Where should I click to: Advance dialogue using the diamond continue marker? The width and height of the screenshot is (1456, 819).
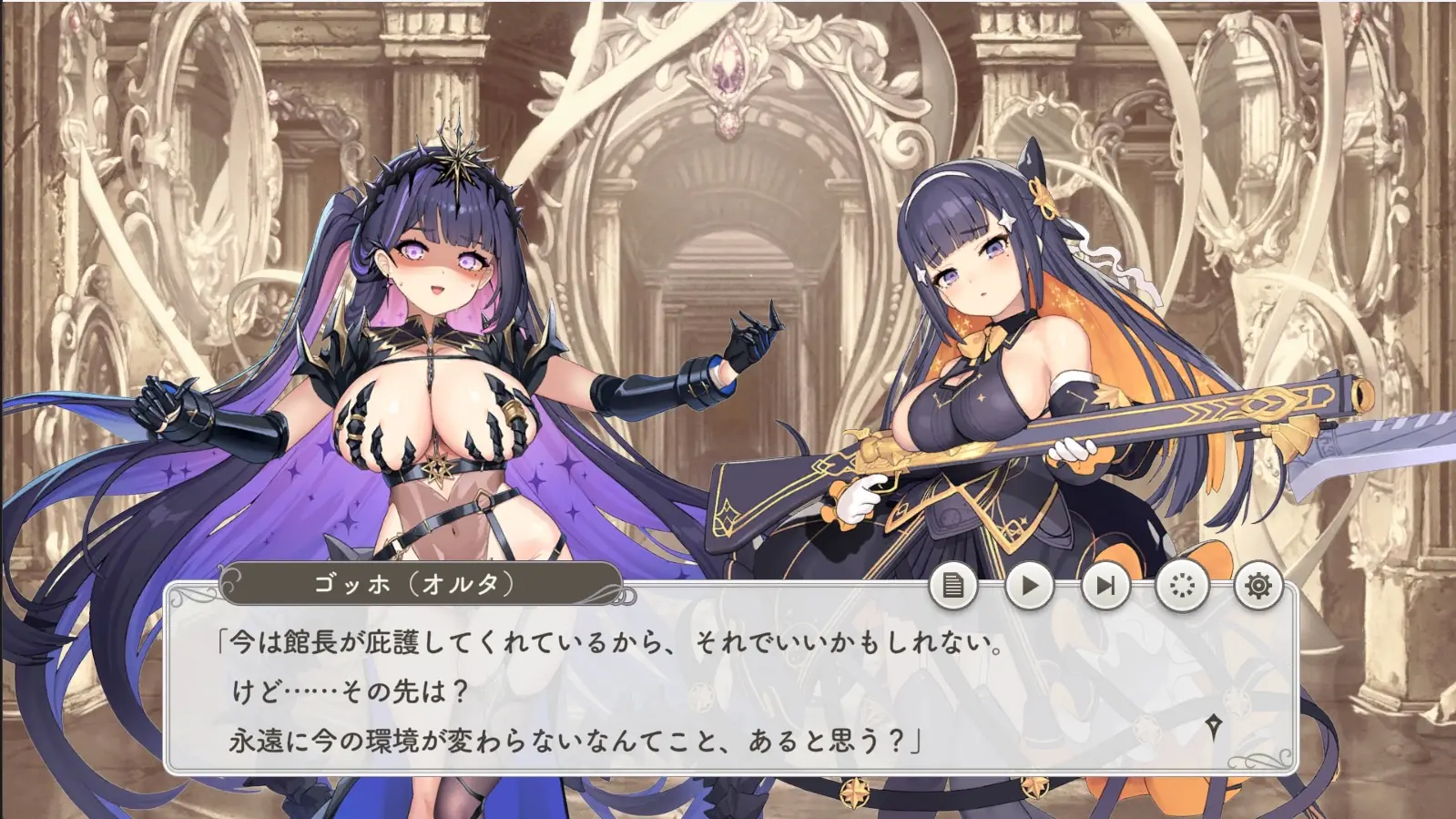[1213, 726]
